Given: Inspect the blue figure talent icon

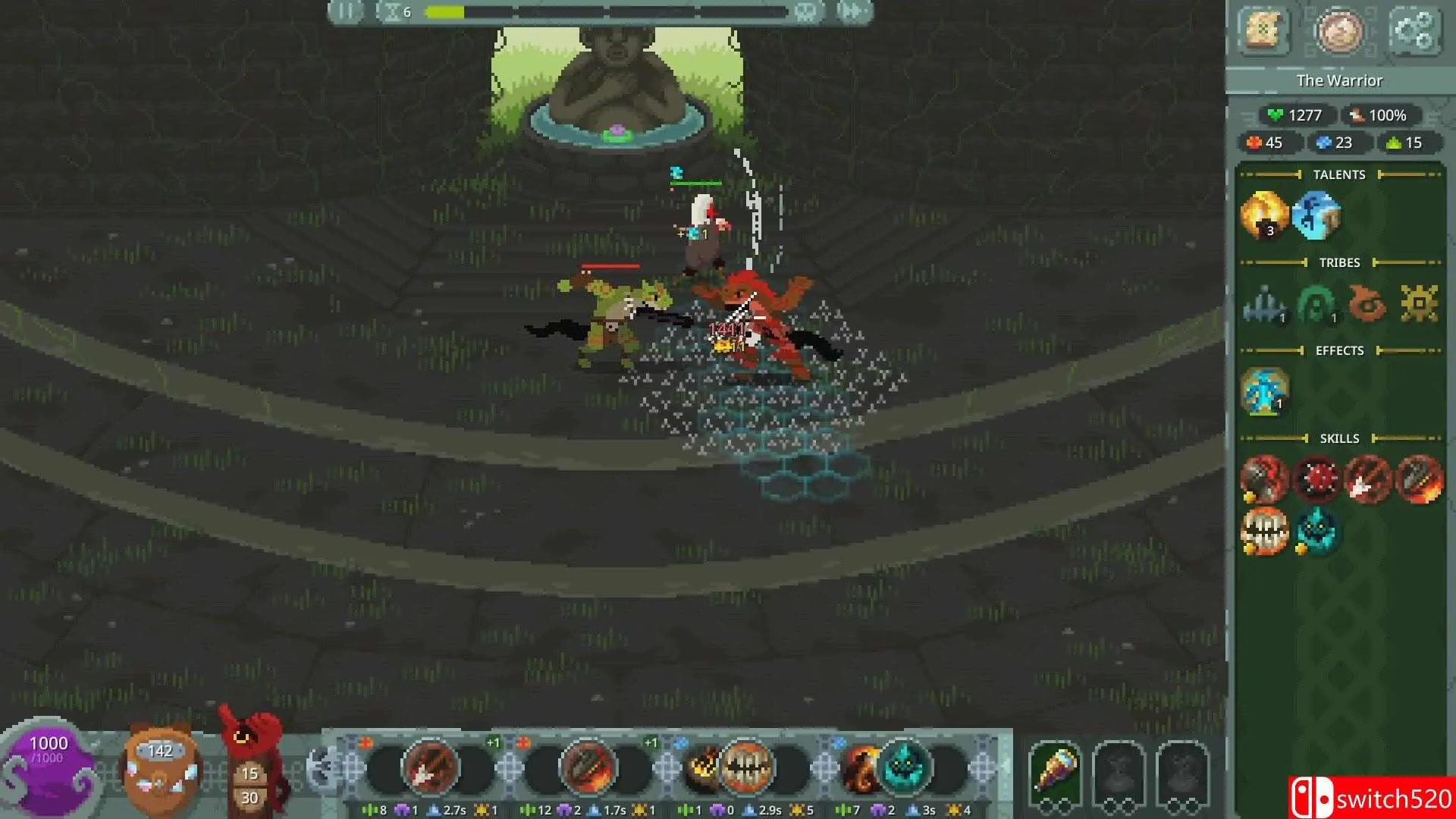Looking at the screenshot, I should coord(1316,215).
